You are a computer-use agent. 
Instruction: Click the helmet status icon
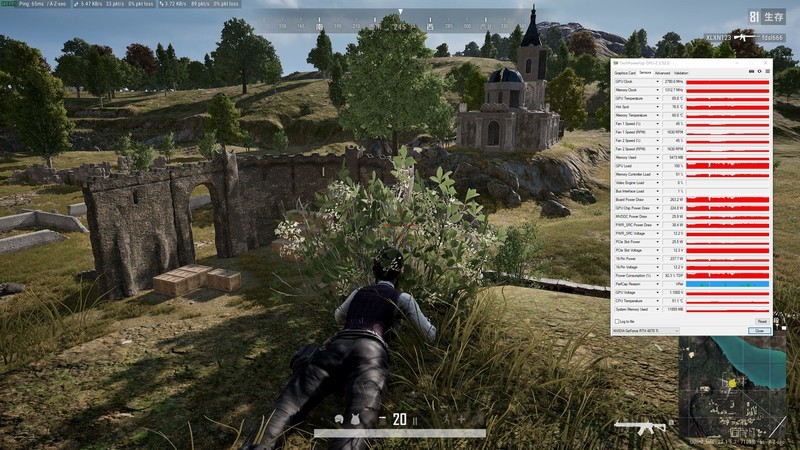341,419
